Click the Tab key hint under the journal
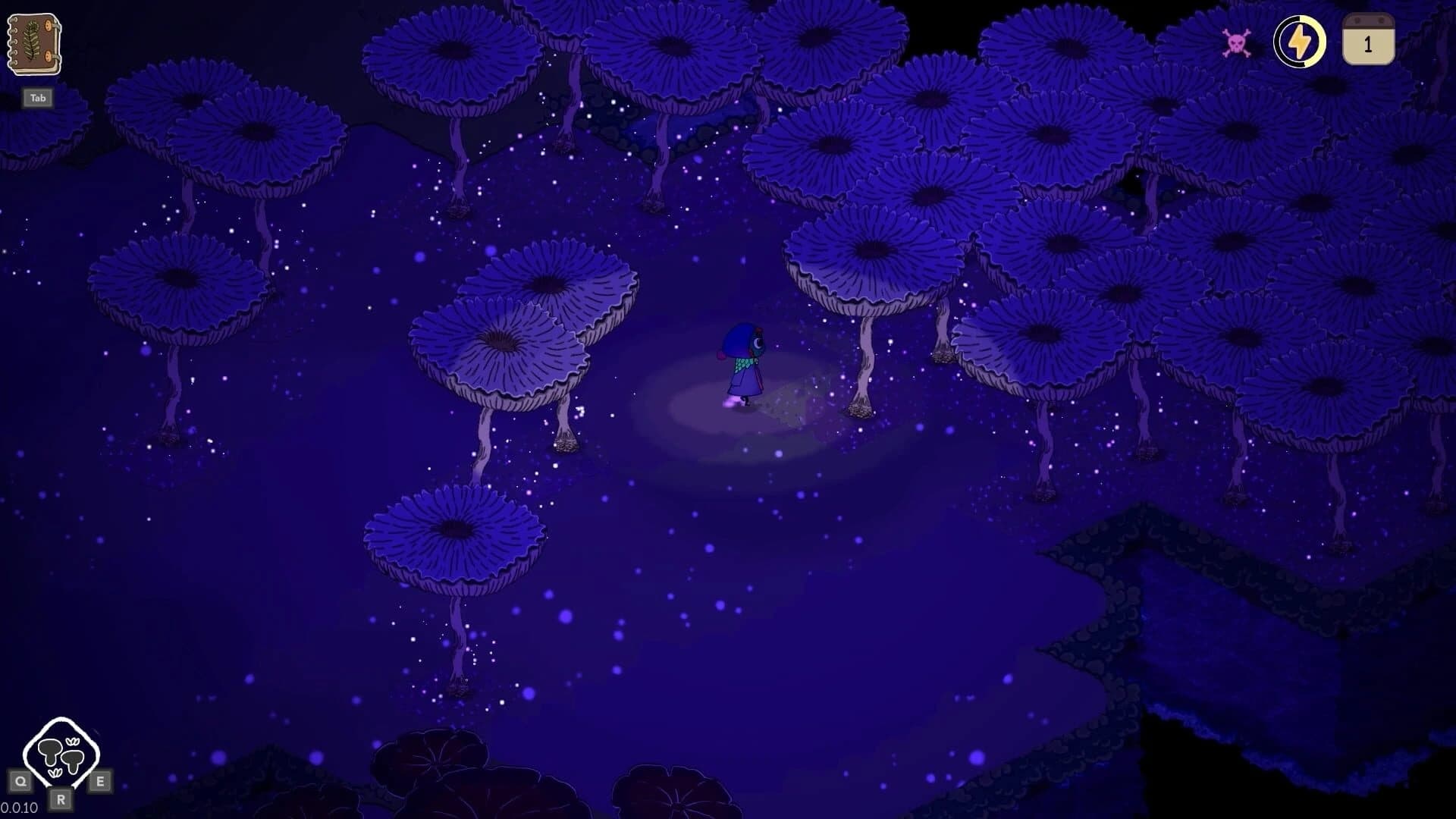This screenshot has height=819, width=1456. [37, 97]
